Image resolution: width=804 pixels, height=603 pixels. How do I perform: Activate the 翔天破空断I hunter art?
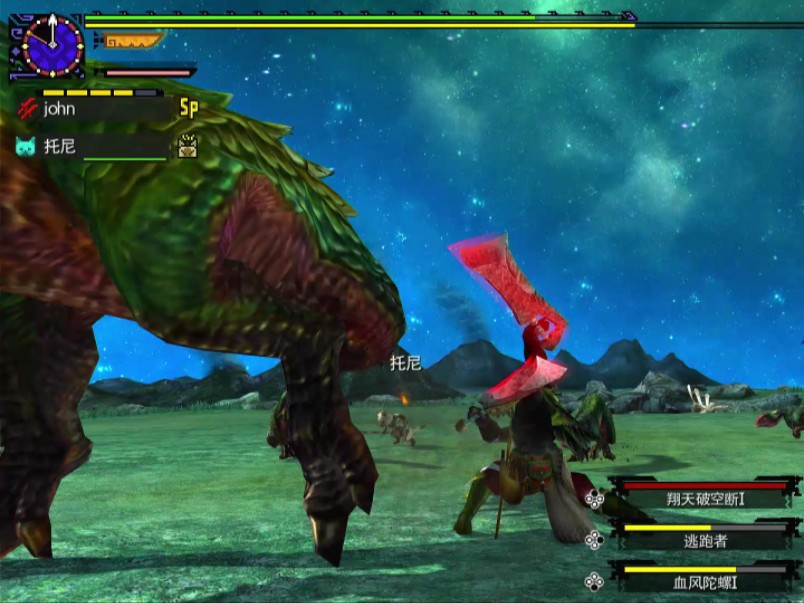tap(706, 497)
